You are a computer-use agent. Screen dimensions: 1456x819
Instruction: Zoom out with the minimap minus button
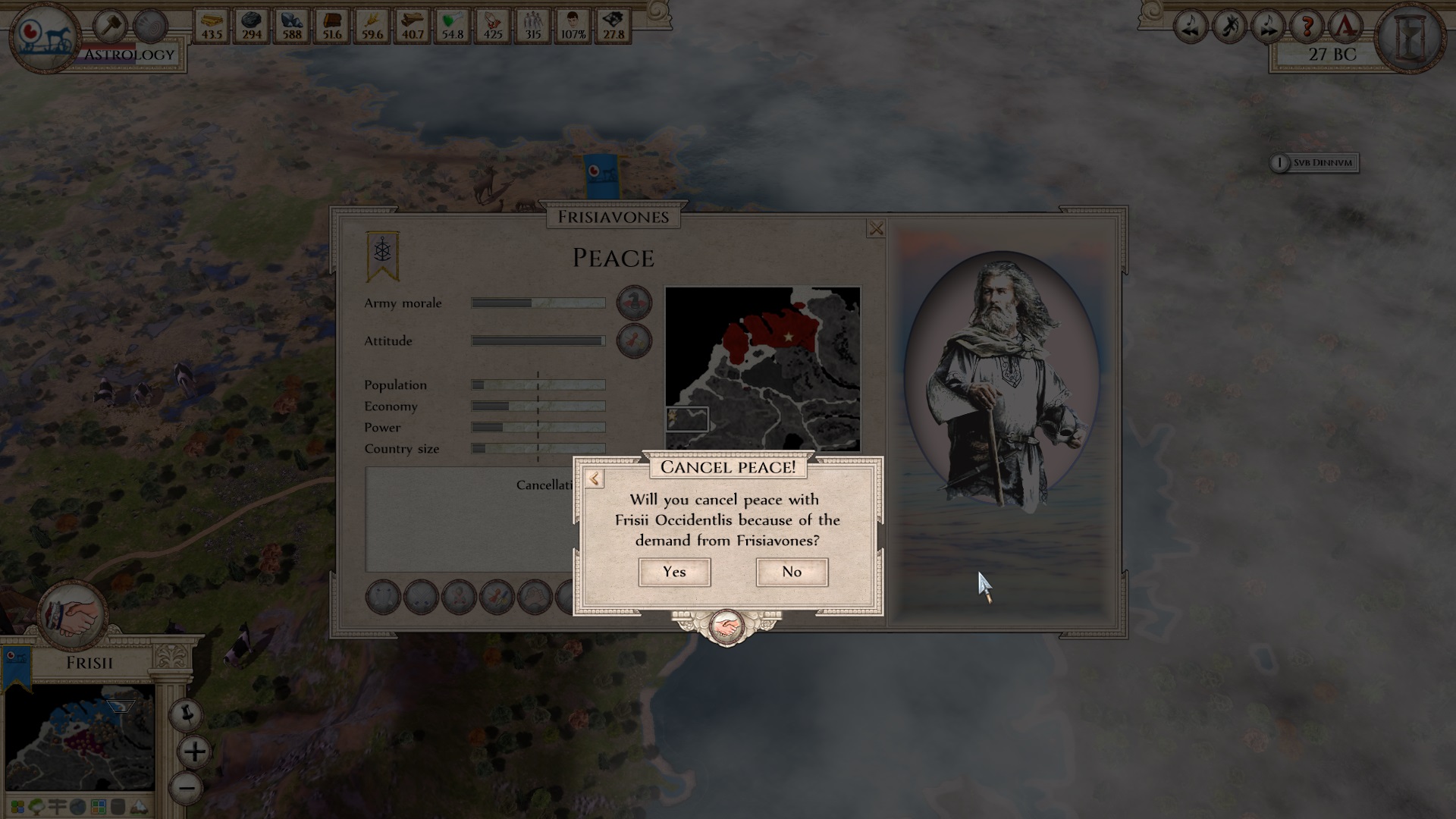click(x=187, y=787)
